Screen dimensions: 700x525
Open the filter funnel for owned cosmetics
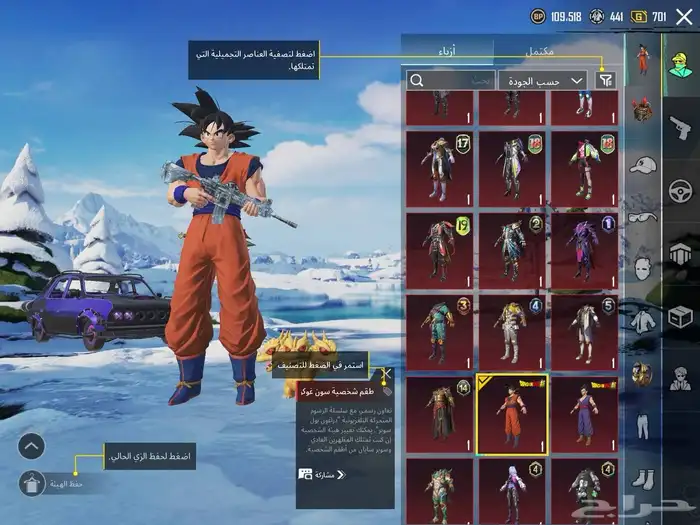605,80
